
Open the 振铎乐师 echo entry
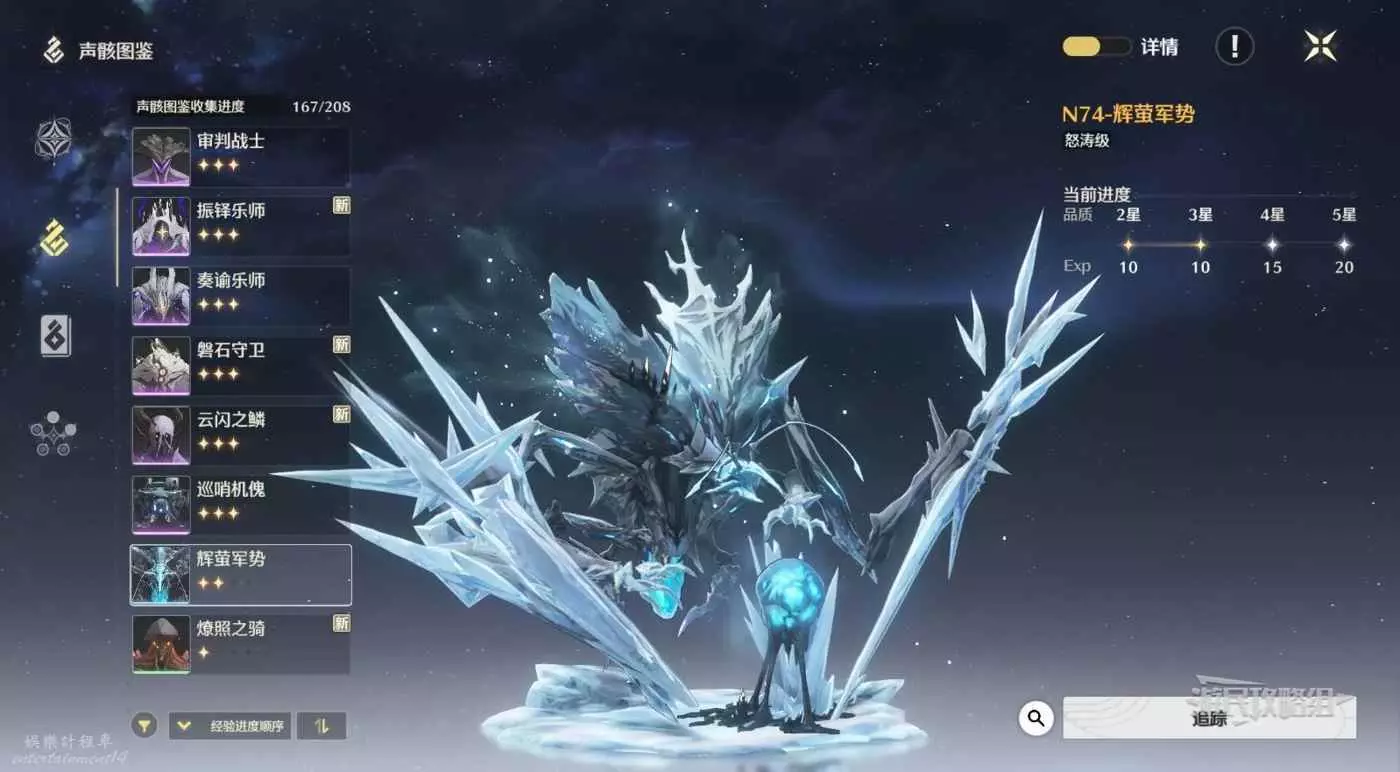click(x=240, y=226)
